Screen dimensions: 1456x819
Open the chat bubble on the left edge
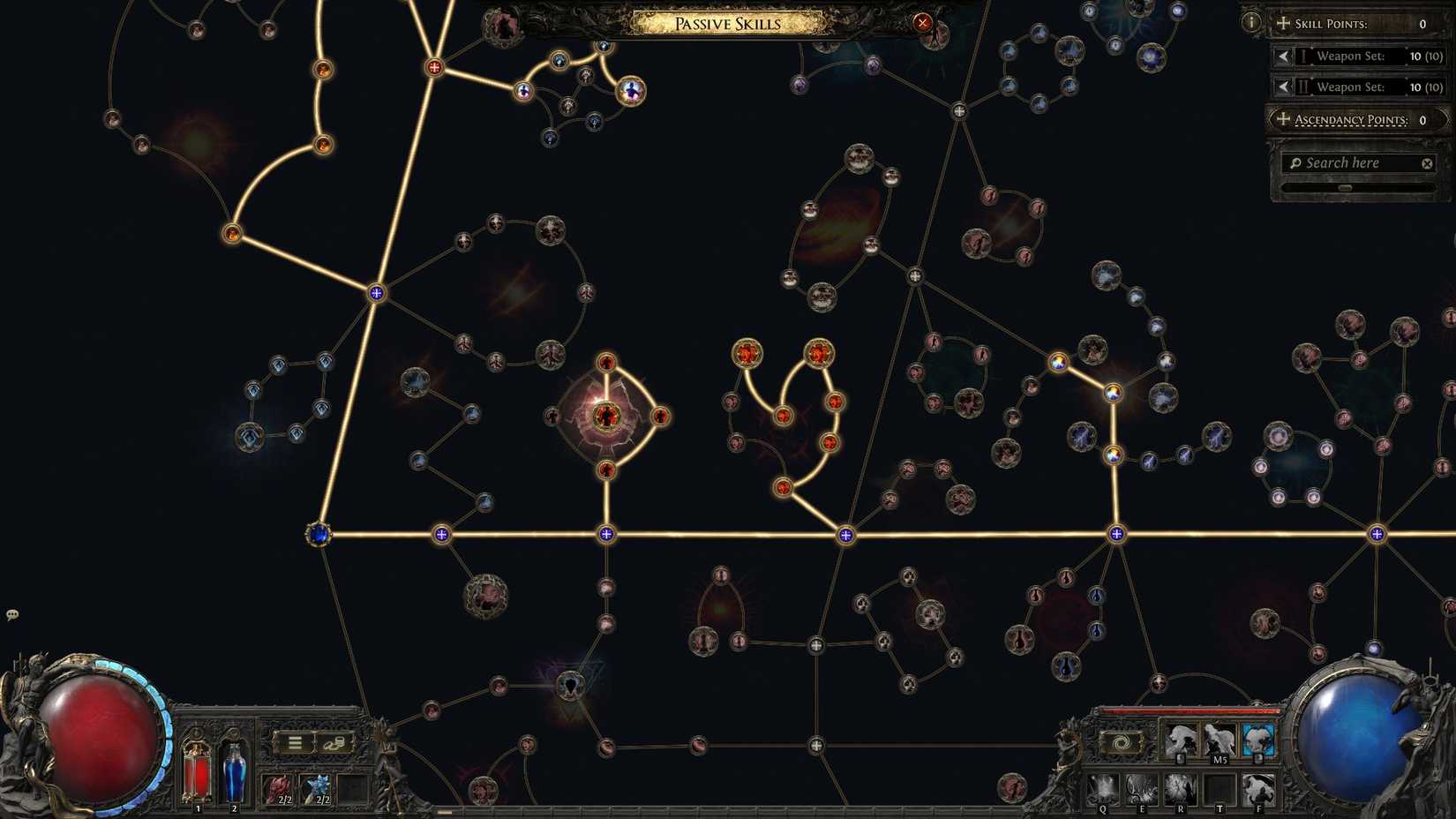[x=12, y=613]
